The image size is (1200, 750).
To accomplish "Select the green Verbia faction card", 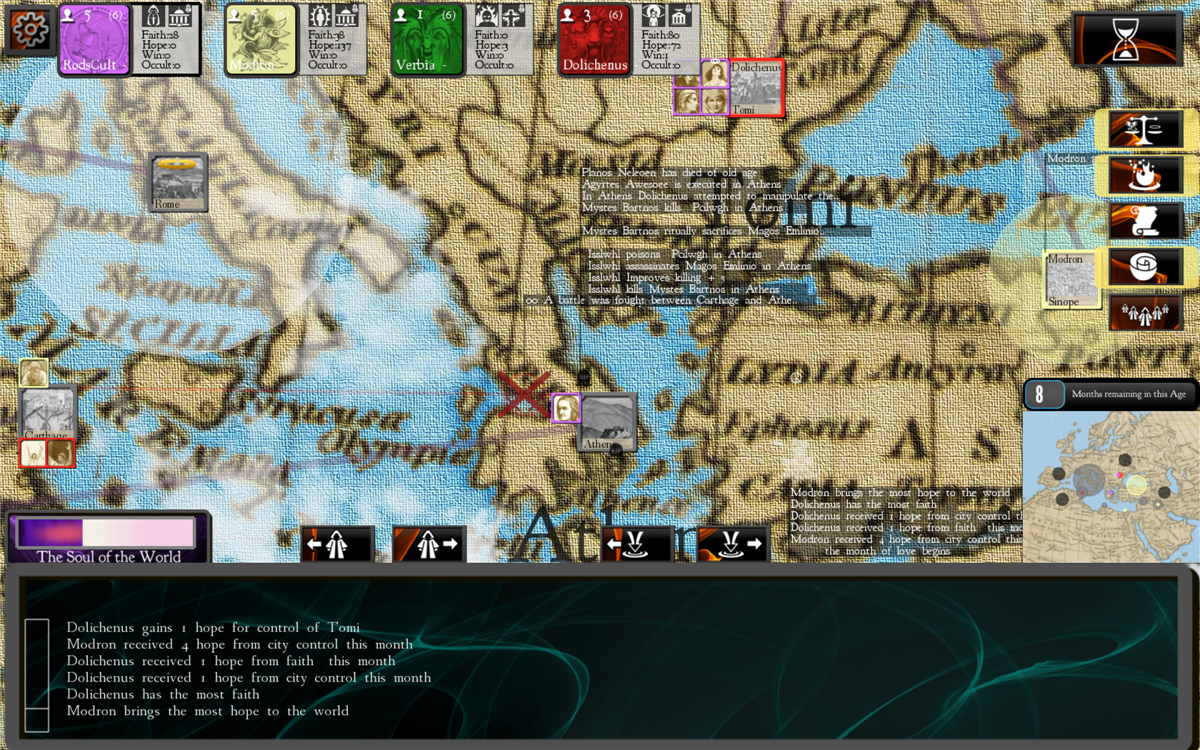I will tap(427, 40).
